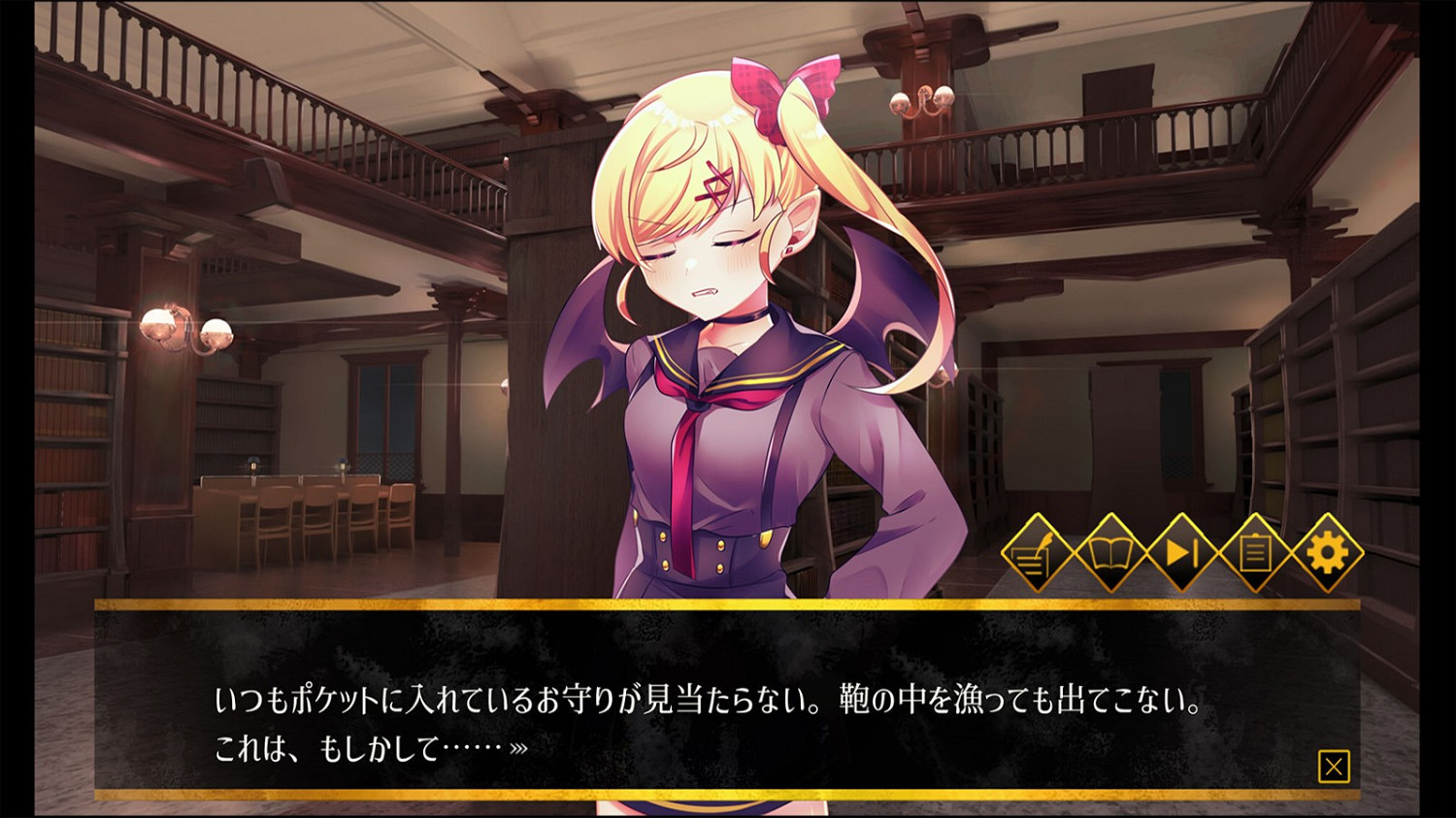Image resolution: width=1456 pixels, height=818 pixels.
Task: Click the star-shaped hairpin in her bangs
Action: pyautogui.click(x=715, y=182)
